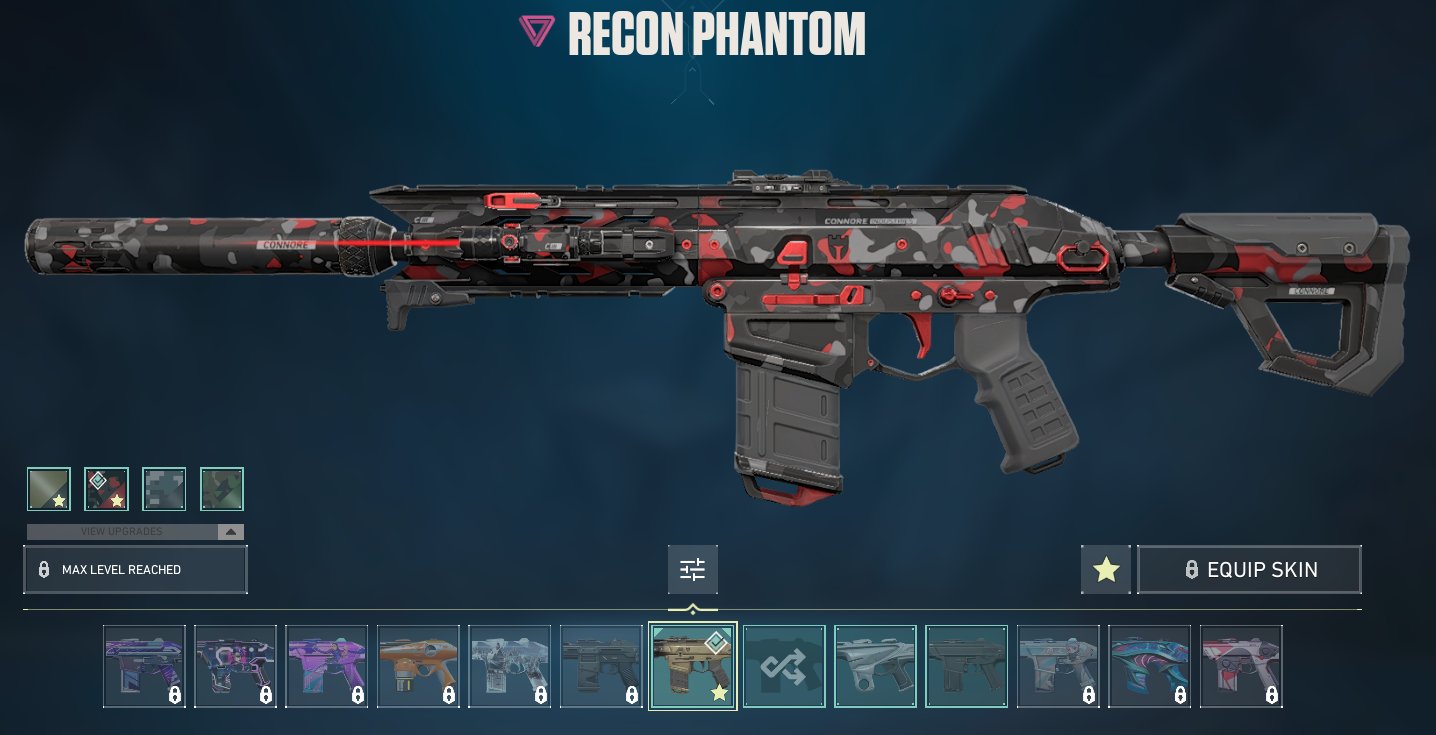1436x735 pixels.
Task: Open the skin filter settings icon
Action: coord(692,569)
